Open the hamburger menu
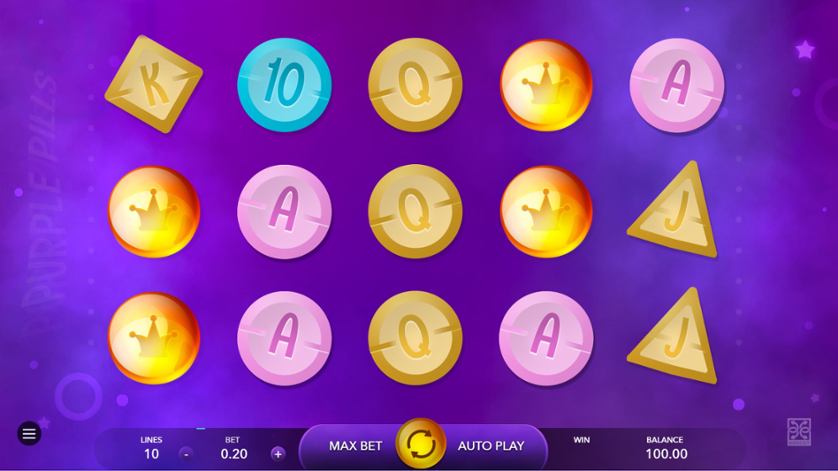838x471 pixels. tap(29, 434)
